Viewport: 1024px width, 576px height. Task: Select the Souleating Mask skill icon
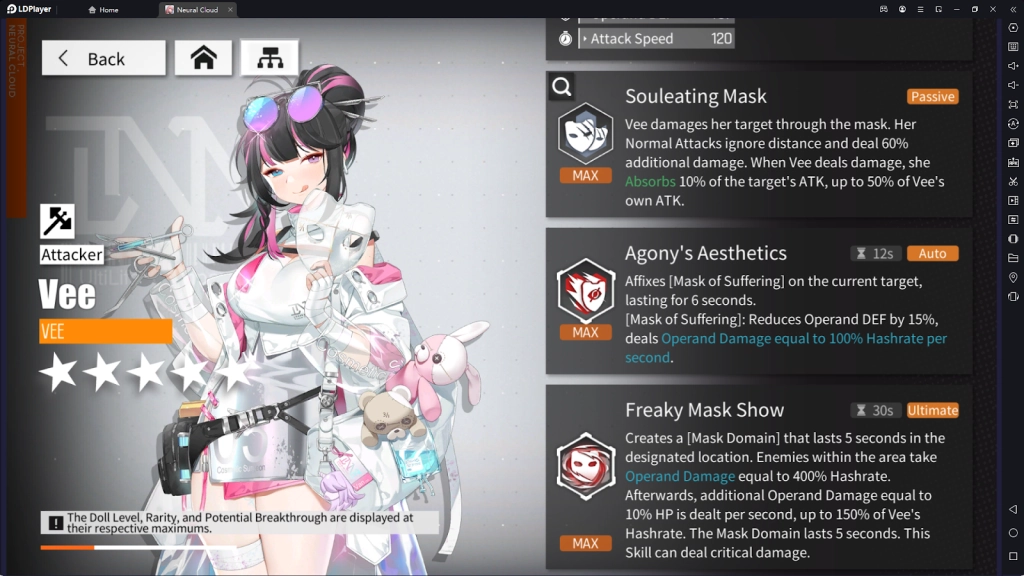coord(585,133)
